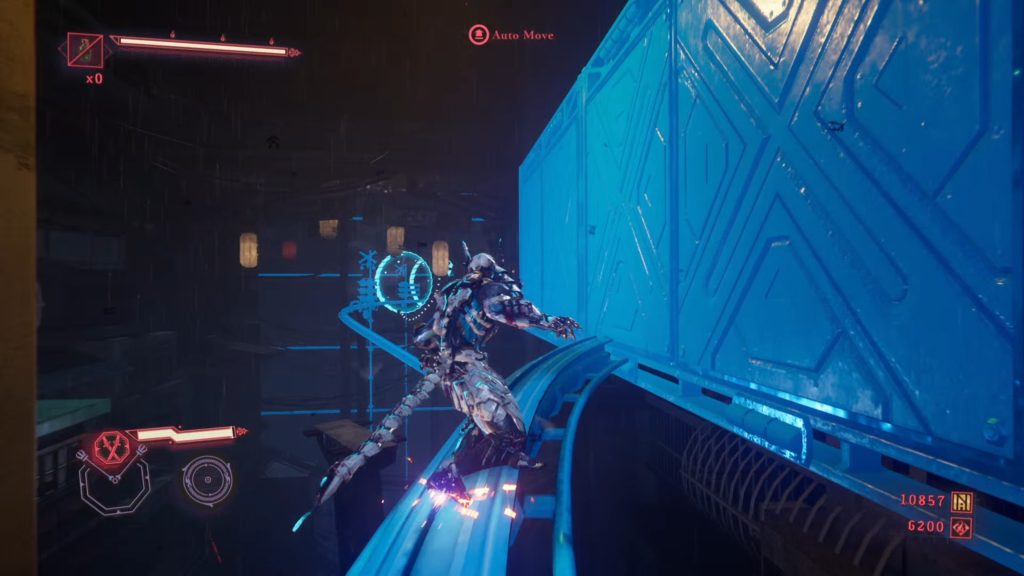Viewport: 1024px width, 576px height.
Task: Click the gold currency icon beside 10857
Action: click(961, 501)
